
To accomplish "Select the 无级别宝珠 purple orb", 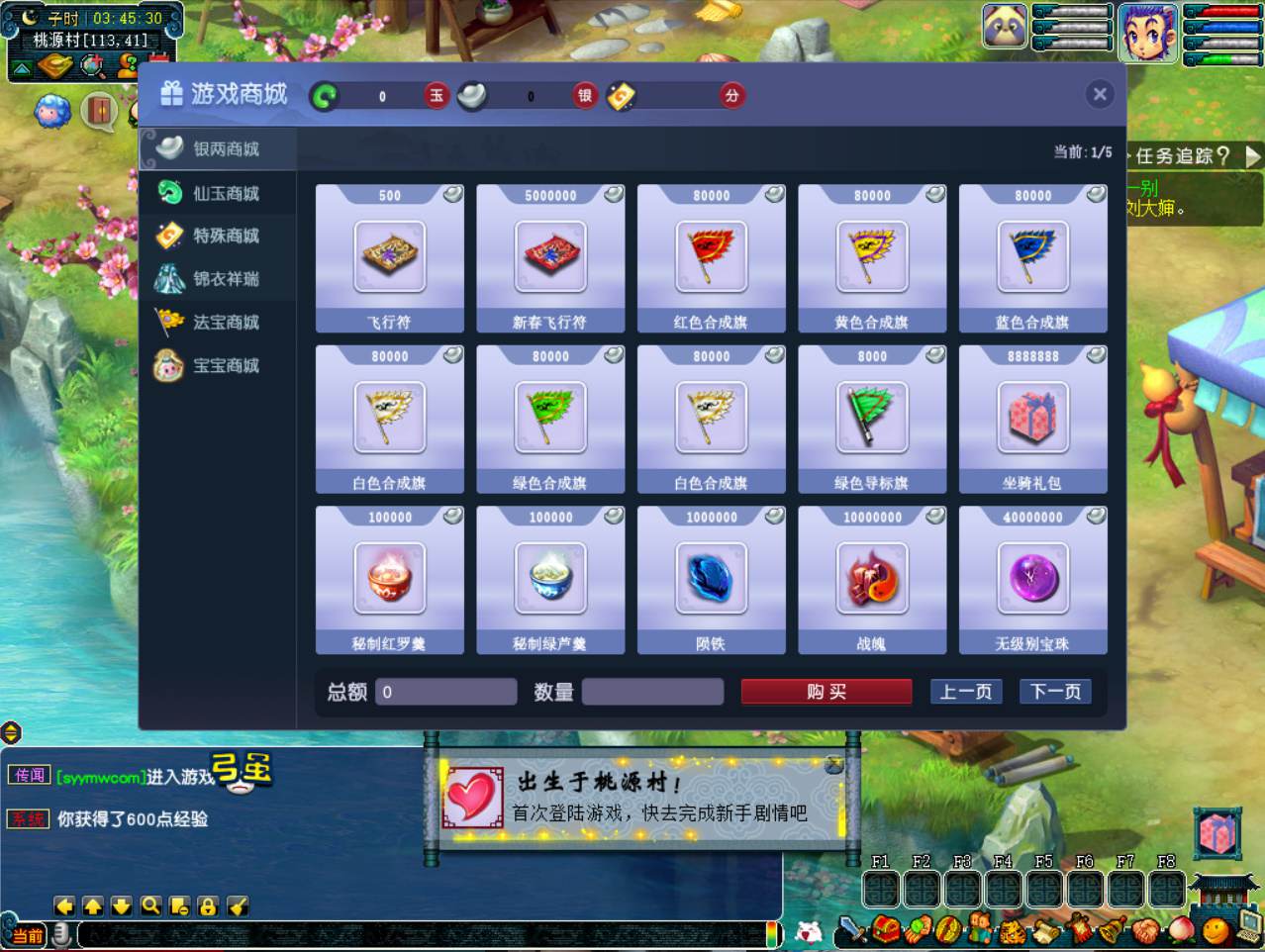I will pyautogui.click(x=1032, y=579).
